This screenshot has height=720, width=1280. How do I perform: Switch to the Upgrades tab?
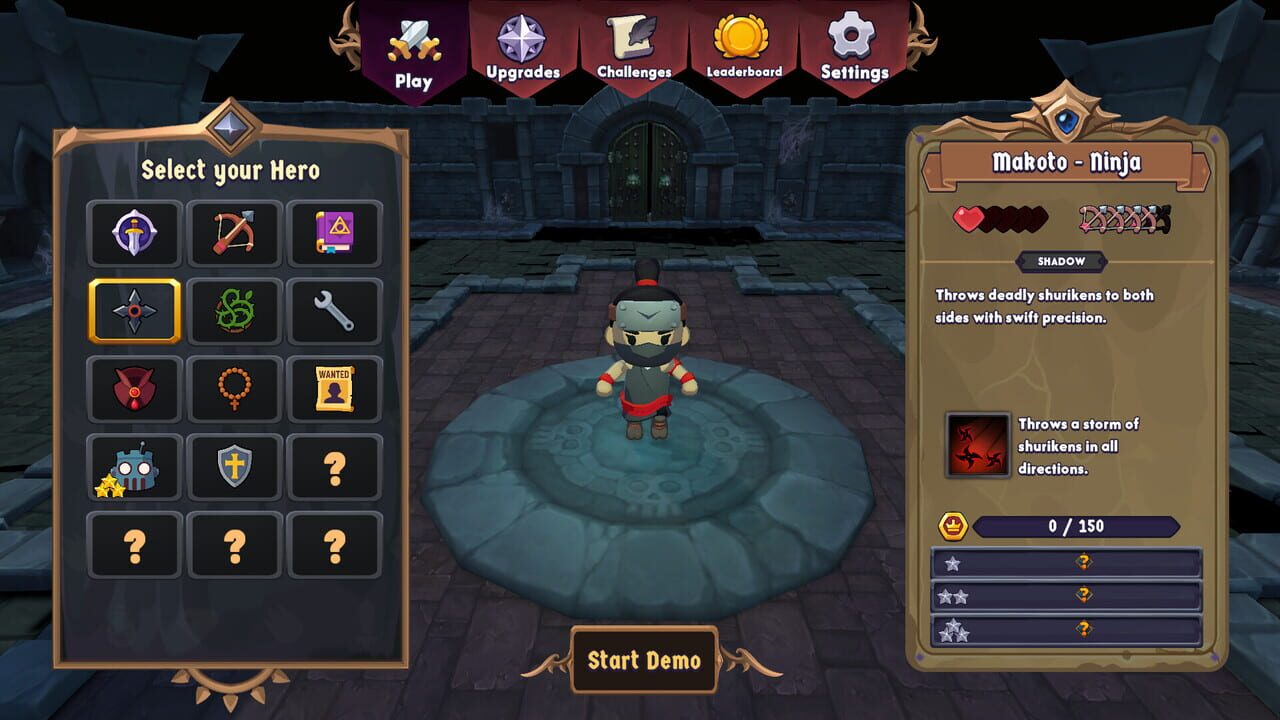click(x=523, y=45)
